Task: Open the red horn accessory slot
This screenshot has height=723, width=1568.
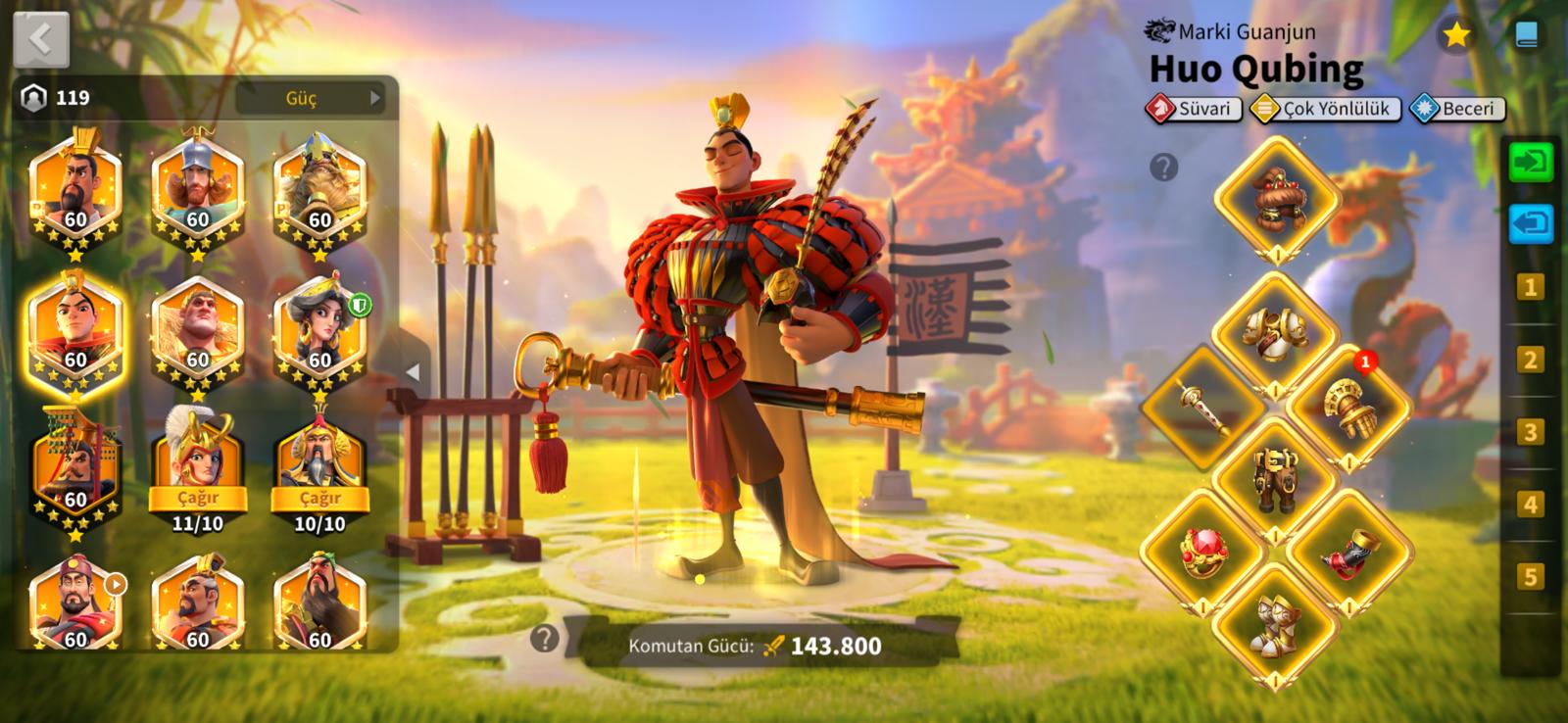Action: click(1347, 551)
